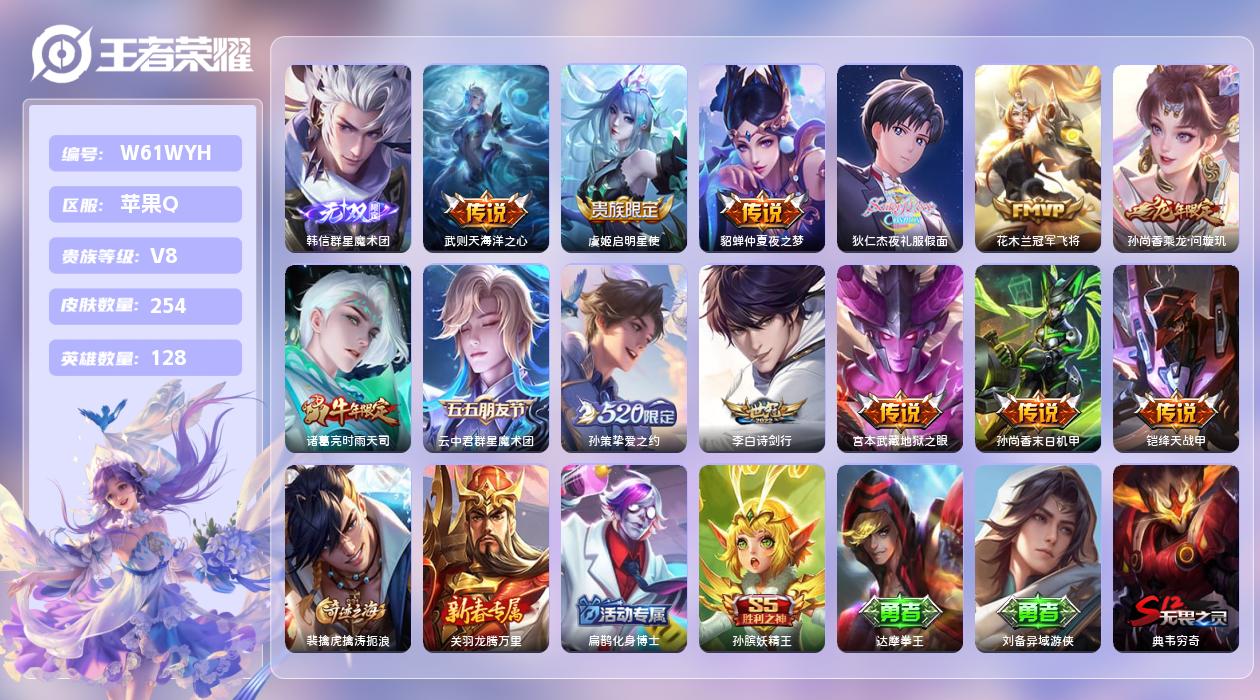Viewport: 1260px width, 700px height.
Task: Choose the 武则天海洋之心 skin card
Action: click(485, 158)
